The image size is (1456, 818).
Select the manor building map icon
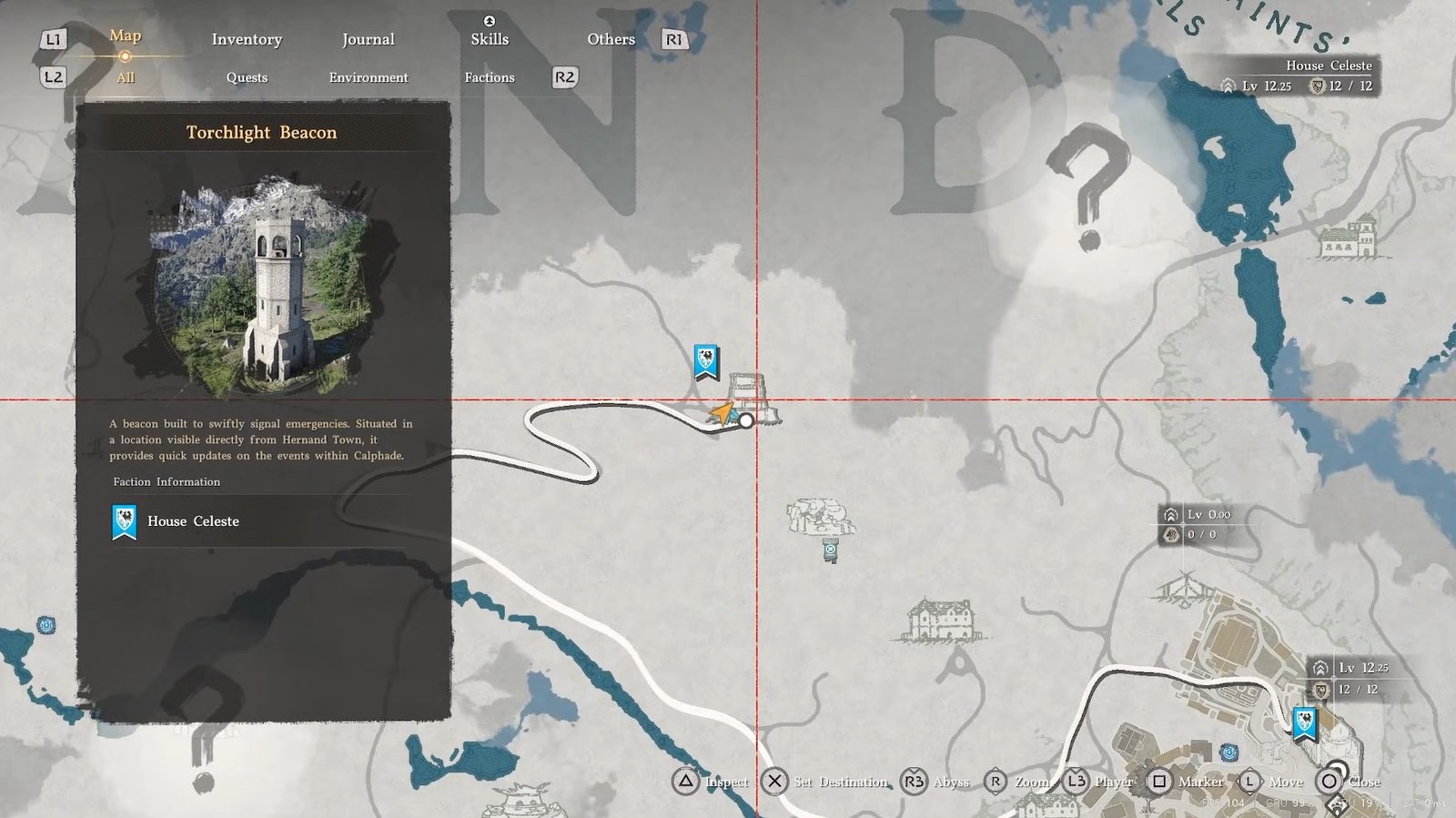tap(942, 621)
